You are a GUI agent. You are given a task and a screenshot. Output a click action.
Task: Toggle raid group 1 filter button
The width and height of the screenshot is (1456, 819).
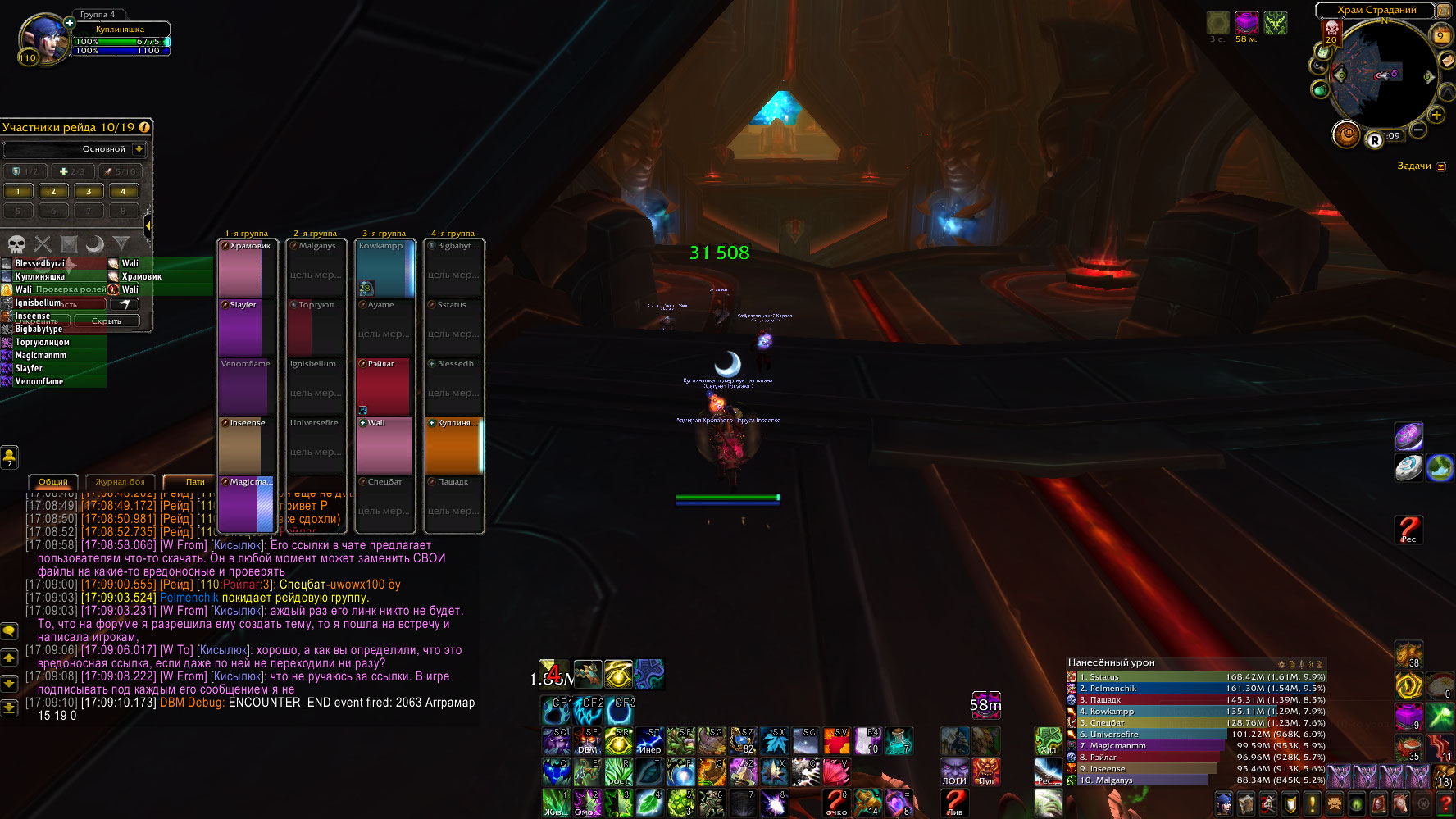pos(19,192)
